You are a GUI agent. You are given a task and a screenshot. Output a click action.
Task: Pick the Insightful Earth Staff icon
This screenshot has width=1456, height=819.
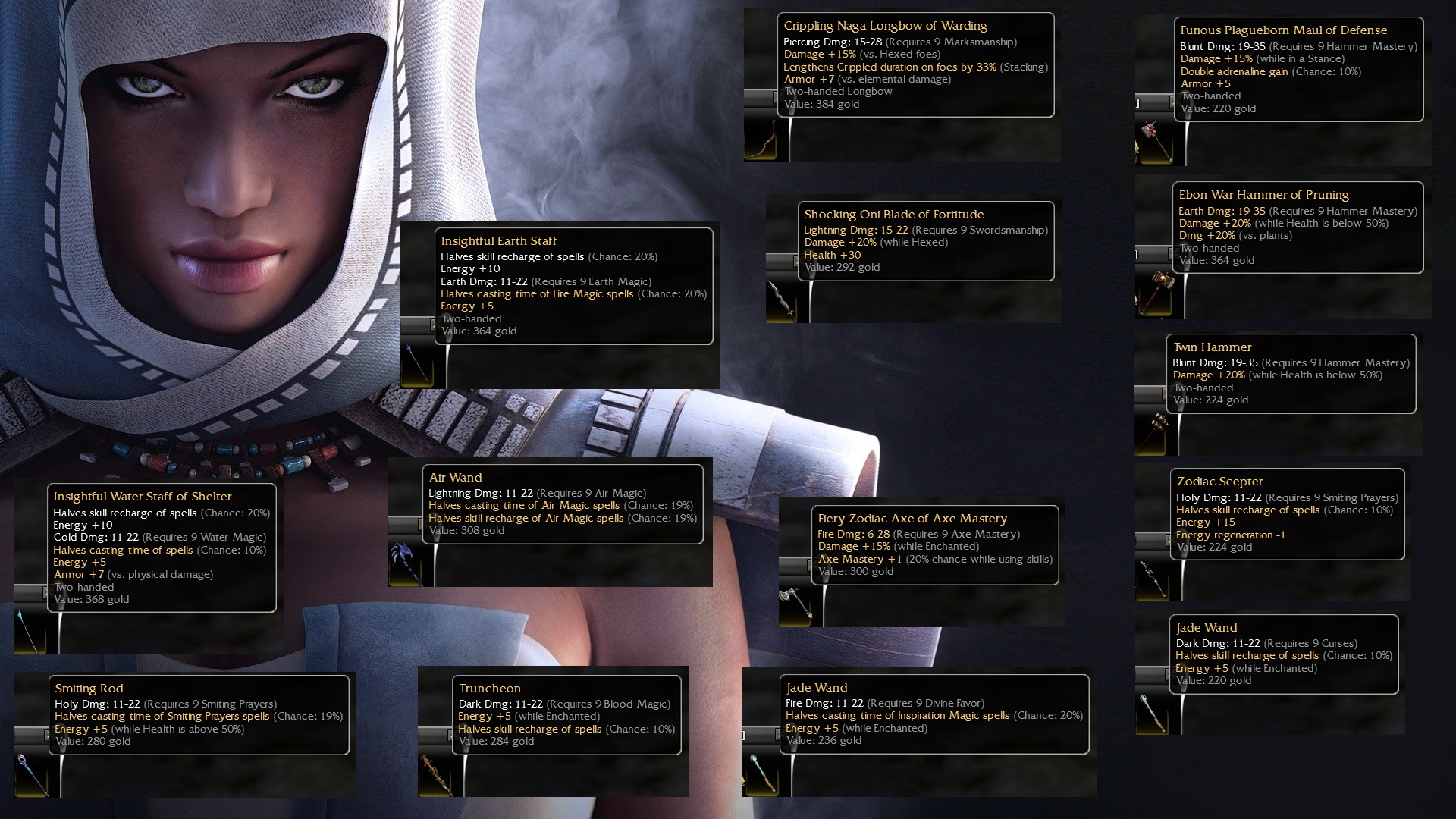point(417,366)
